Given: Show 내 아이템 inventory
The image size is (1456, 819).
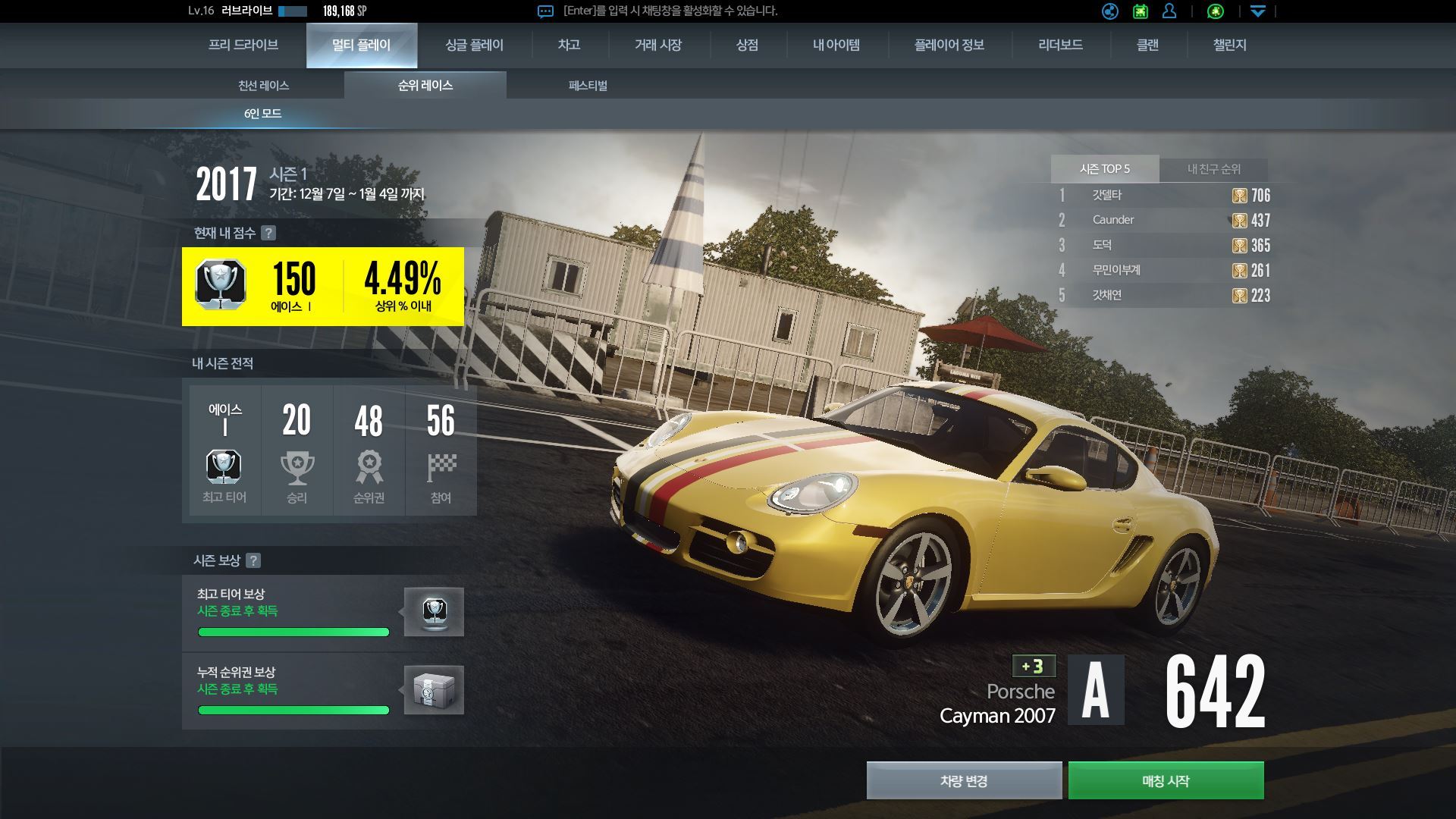Looking at the screenshot, I should coord(836,45).
